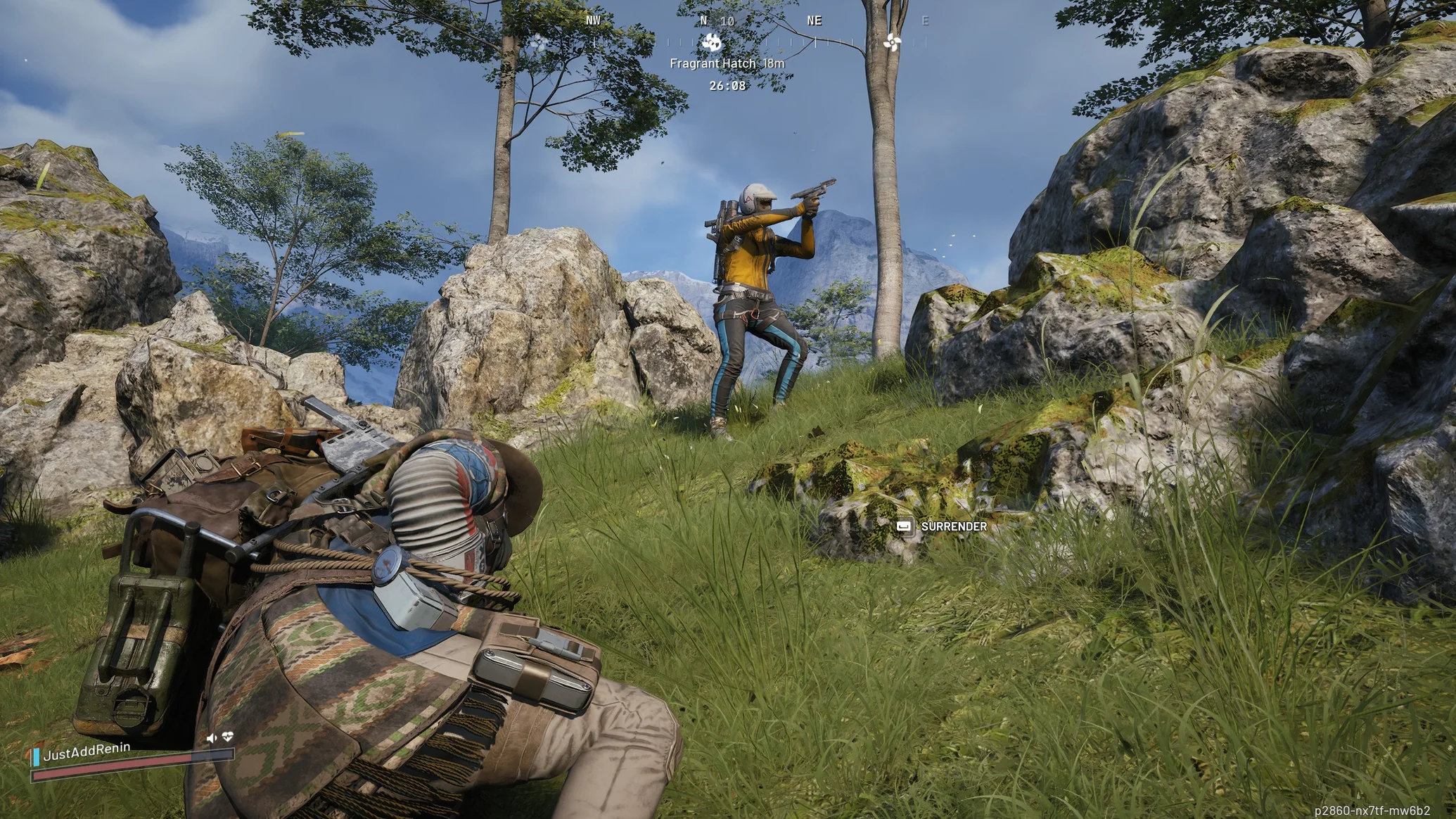The image size is (1456, 819).
Task: Select the JustAddRenin teammate name
Action: click(87, 751)
